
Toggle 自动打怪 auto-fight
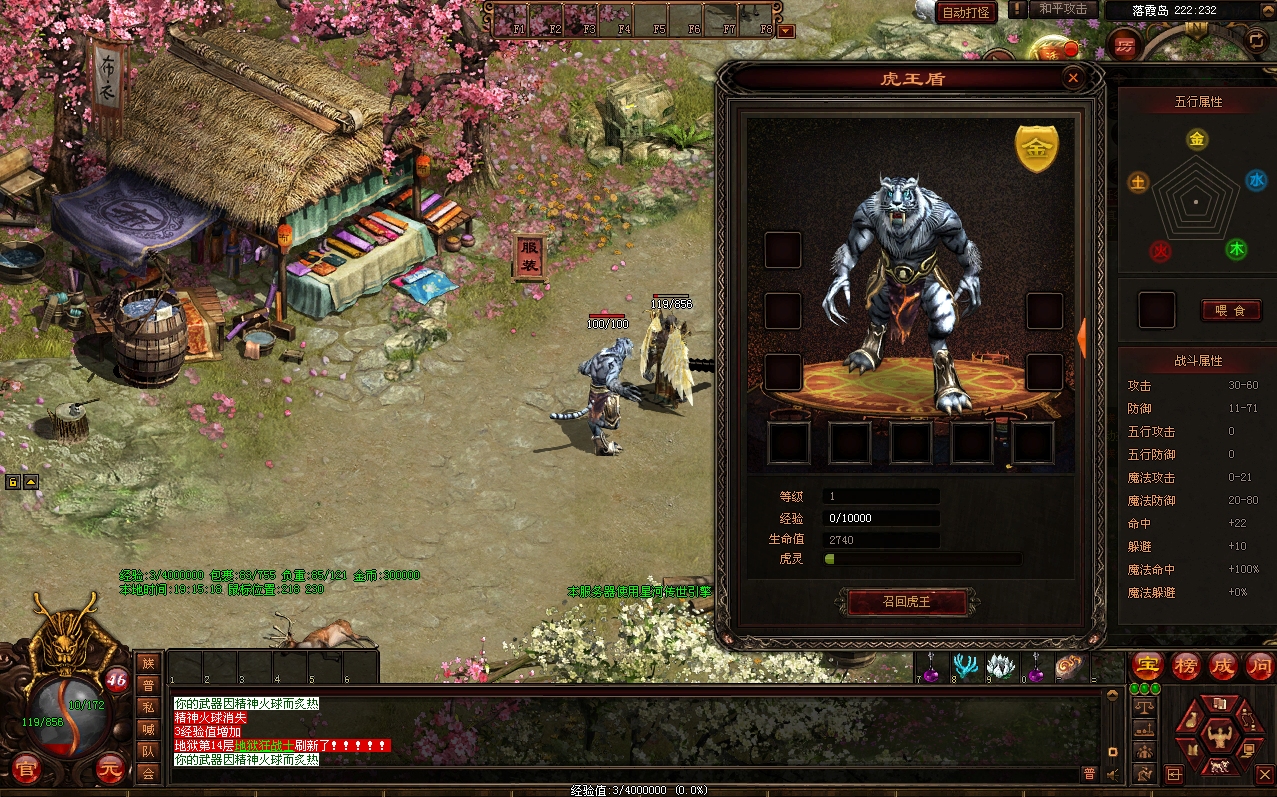[968, 13]
